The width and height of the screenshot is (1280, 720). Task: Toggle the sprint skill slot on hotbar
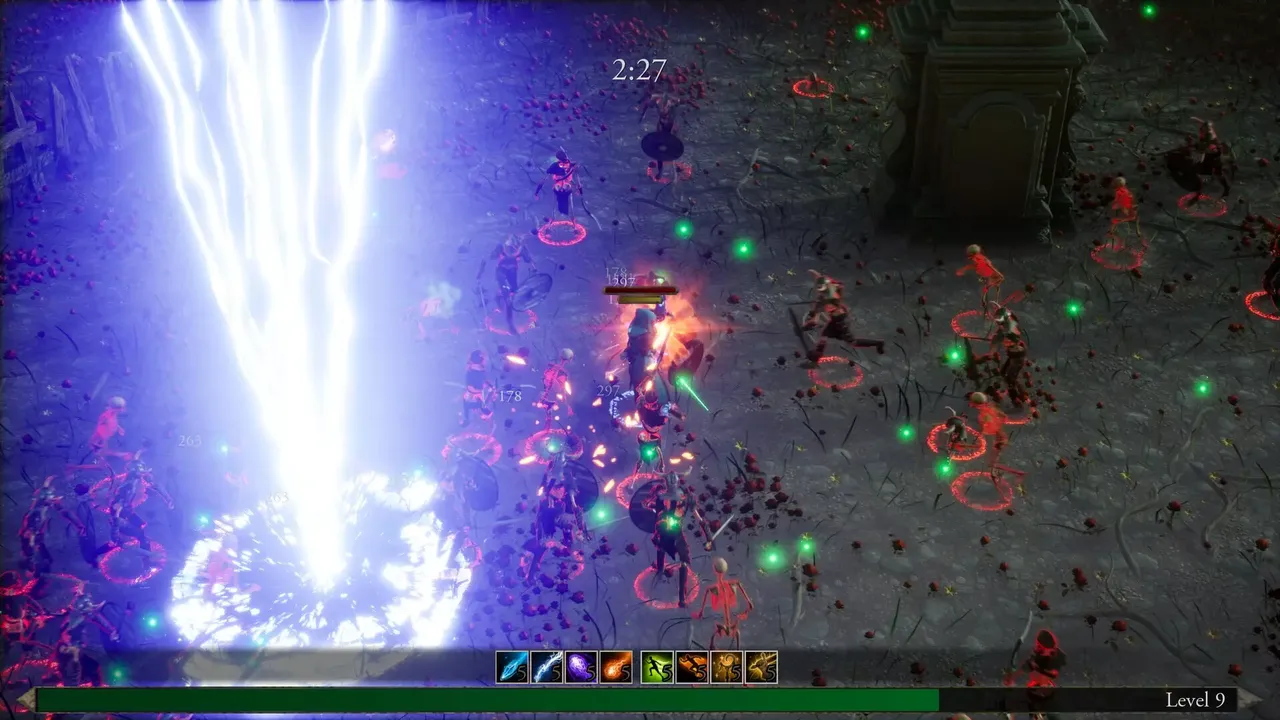(658, 665)
